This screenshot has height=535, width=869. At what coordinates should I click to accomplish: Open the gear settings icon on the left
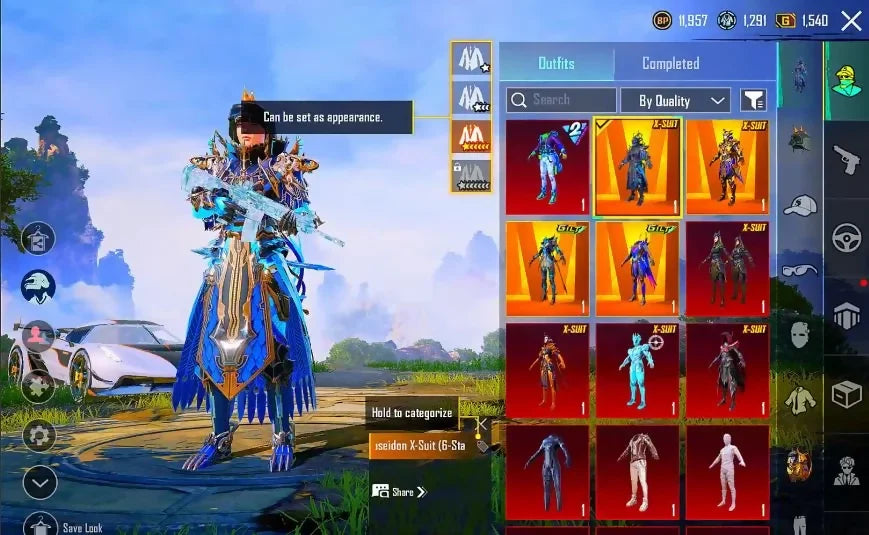(39, 435)
